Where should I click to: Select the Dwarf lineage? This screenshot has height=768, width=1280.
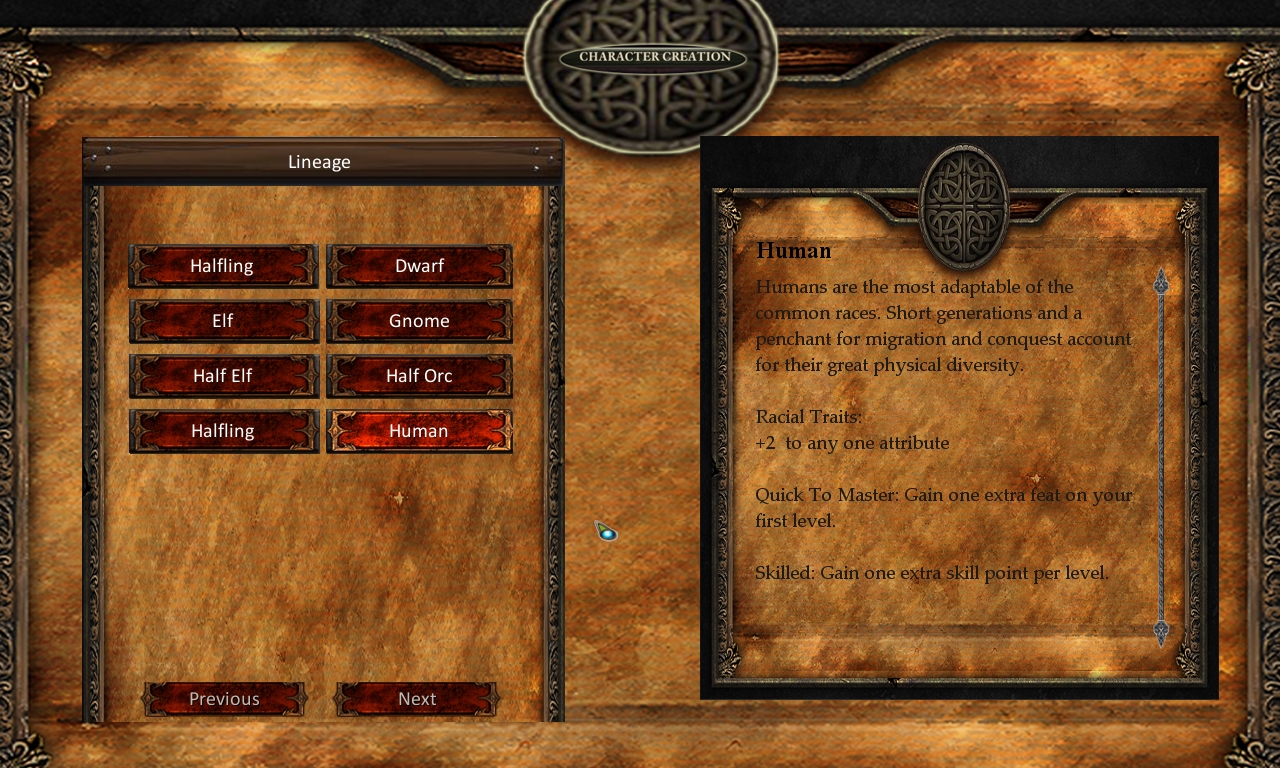pos(419,266)
